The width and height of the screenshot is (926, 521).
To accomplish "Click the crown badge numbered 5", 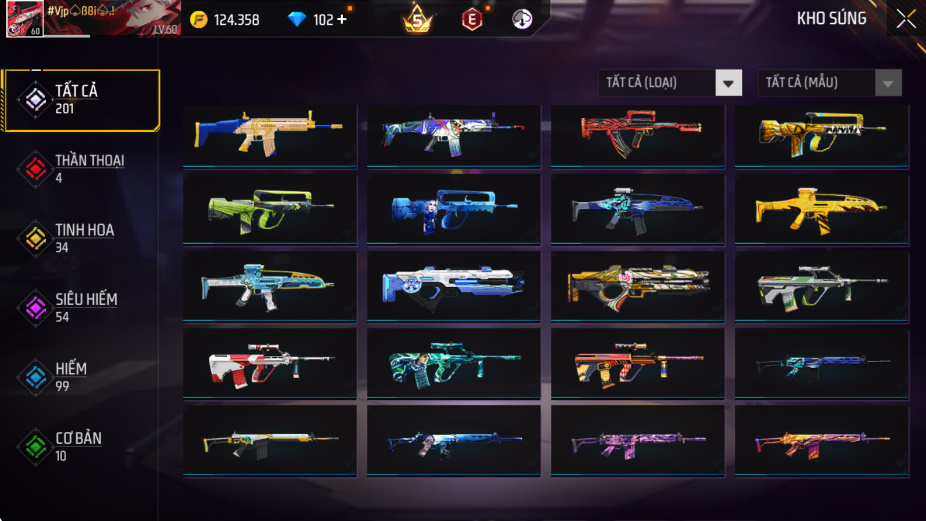I will 418,19.
